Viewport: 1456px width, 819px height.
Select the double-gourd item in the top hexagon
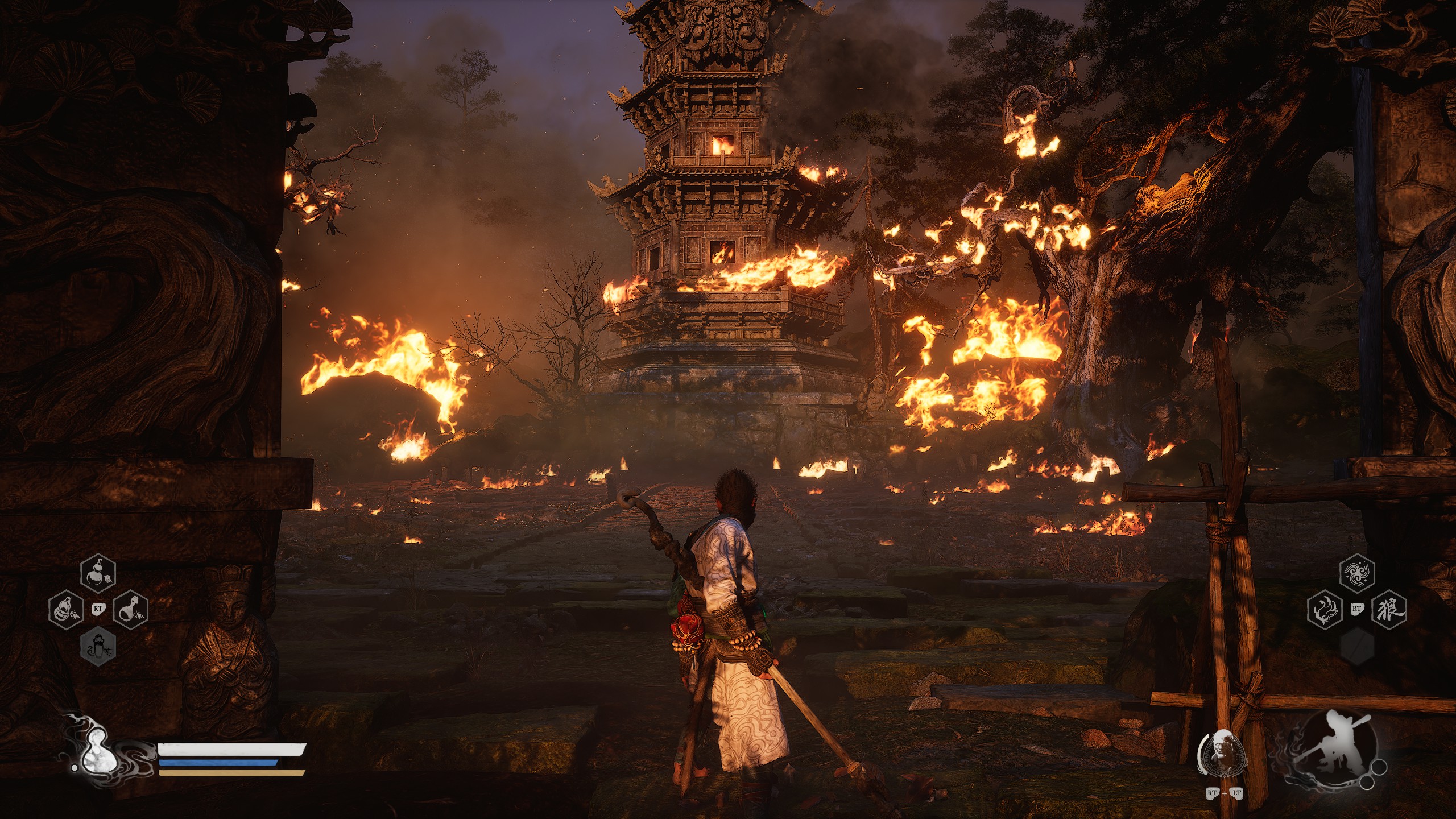pyautogui.click(x=98, y=573)
